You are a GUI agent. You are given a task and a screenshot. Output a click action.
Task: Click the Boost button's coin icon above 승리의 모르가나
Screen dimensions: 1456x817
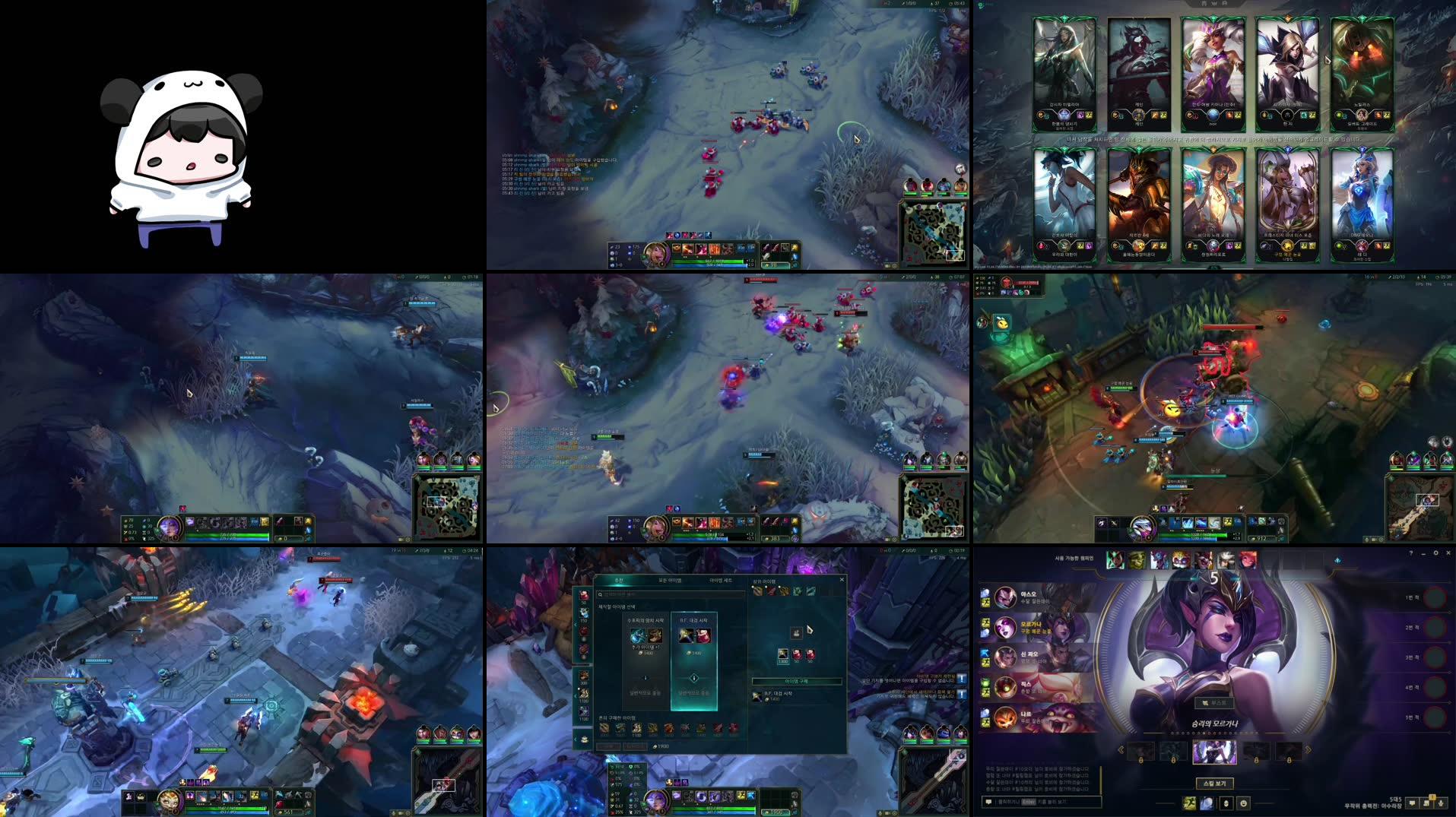click(1205, 702)
